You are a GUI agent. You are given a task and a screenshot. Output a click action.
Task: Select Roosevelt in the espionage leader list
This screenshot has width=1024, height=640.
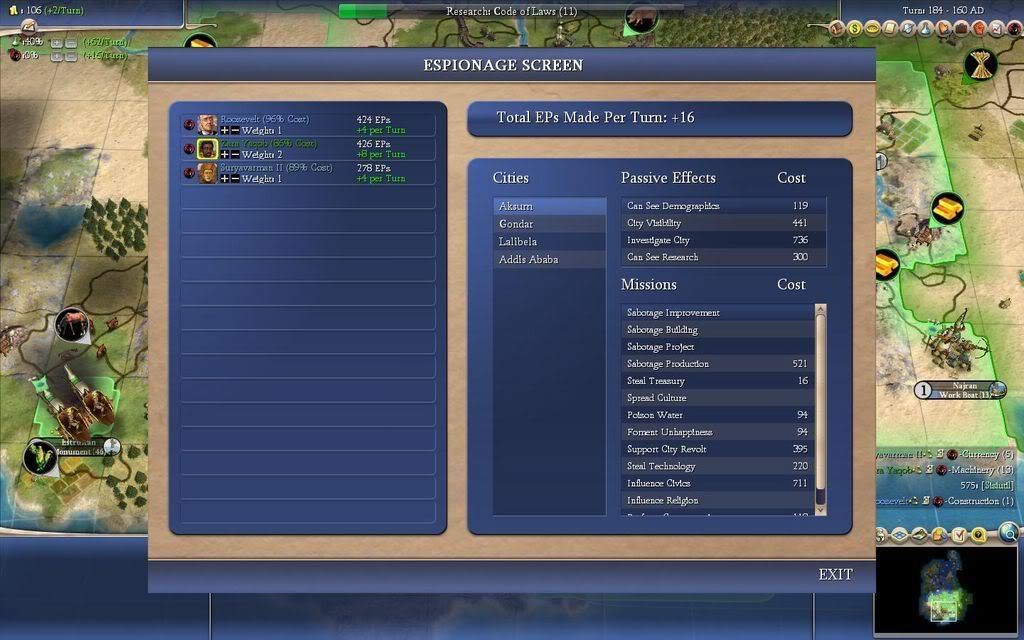click(x=265, y=120)
